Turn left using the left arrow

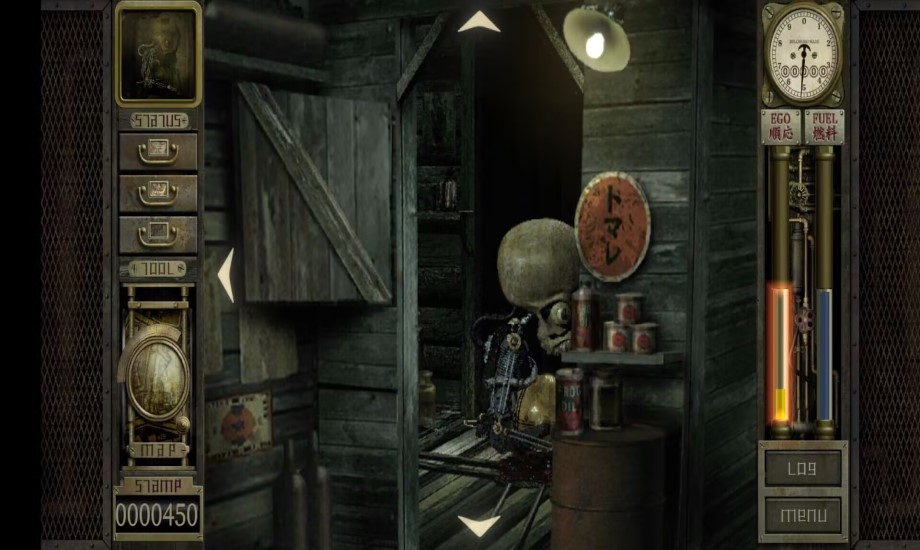click(226, 275)
